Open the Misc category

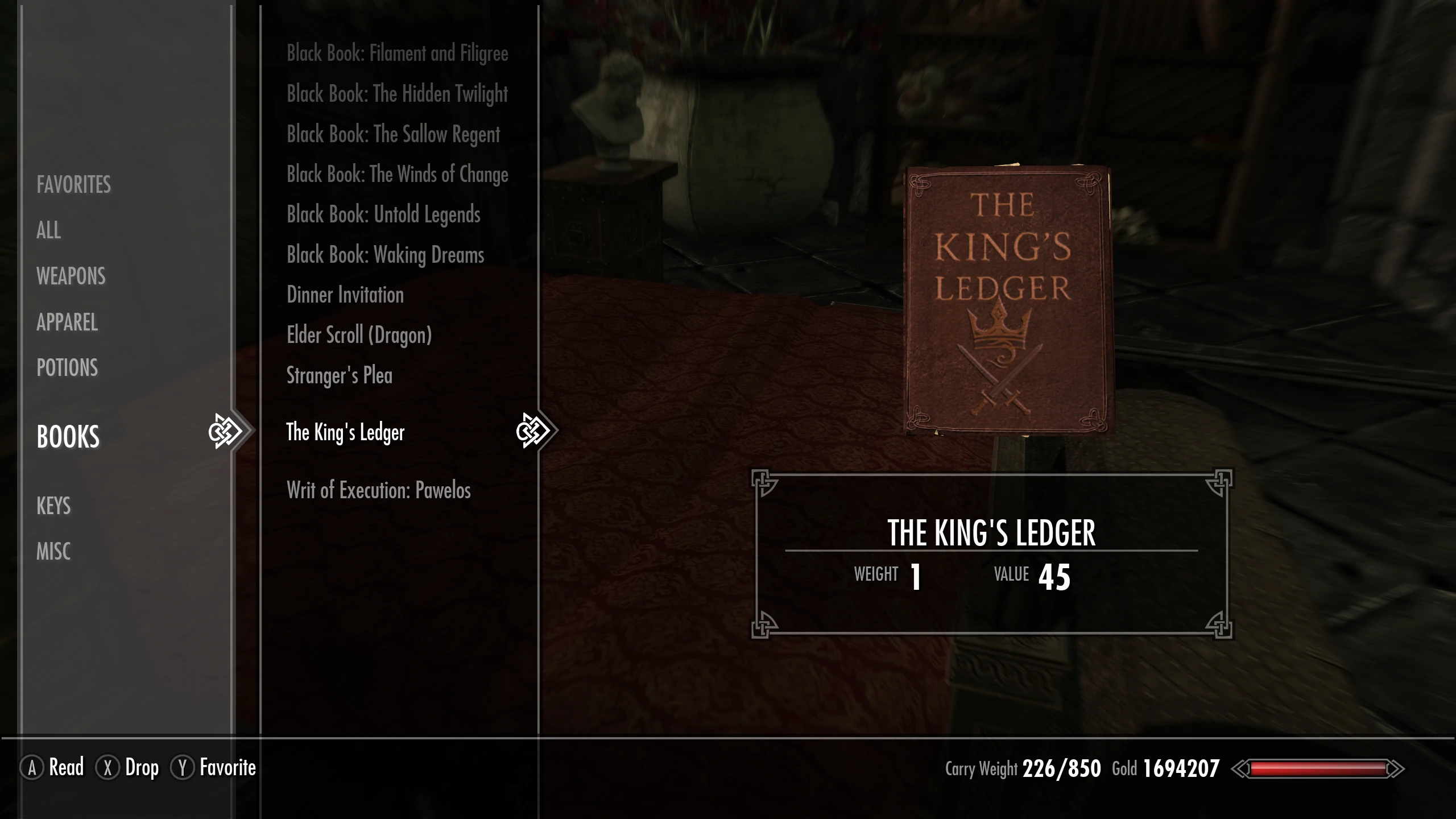[x=53, y=552]
